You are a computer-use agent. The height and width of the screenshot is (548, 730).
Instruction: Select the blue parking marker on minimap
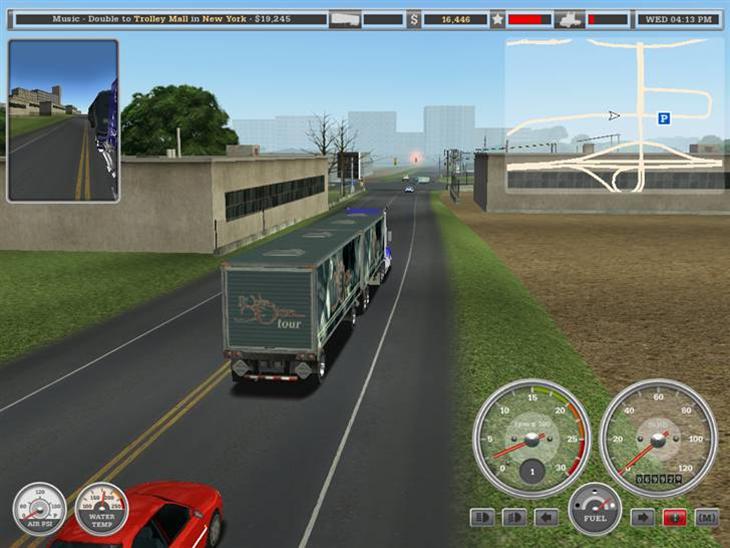tap(663, 118)
